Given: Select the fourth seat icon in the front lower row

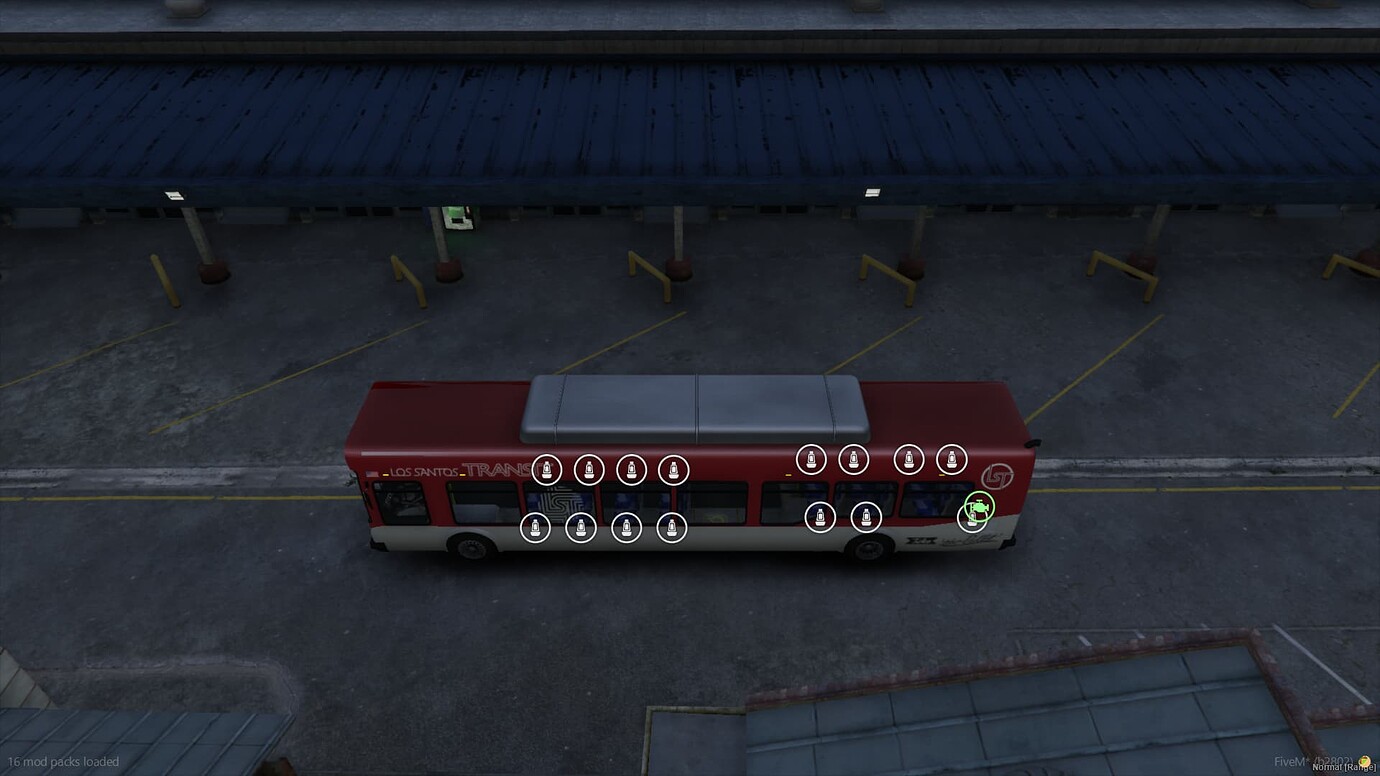Looking at the screenshot, I should (x=671, y=527).
